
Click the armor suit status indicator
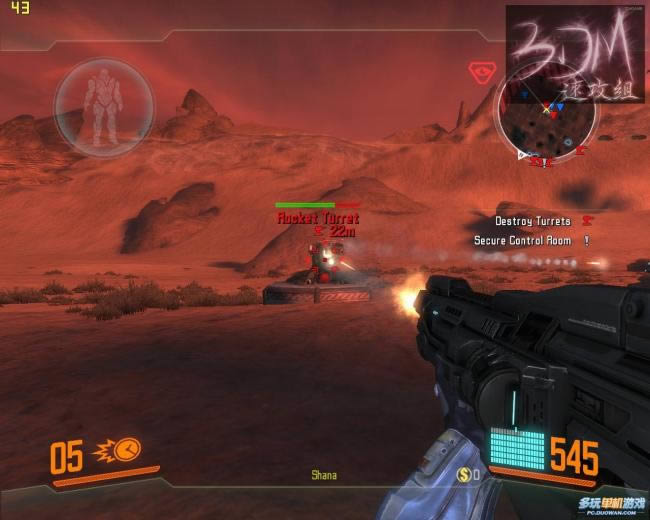103,105
